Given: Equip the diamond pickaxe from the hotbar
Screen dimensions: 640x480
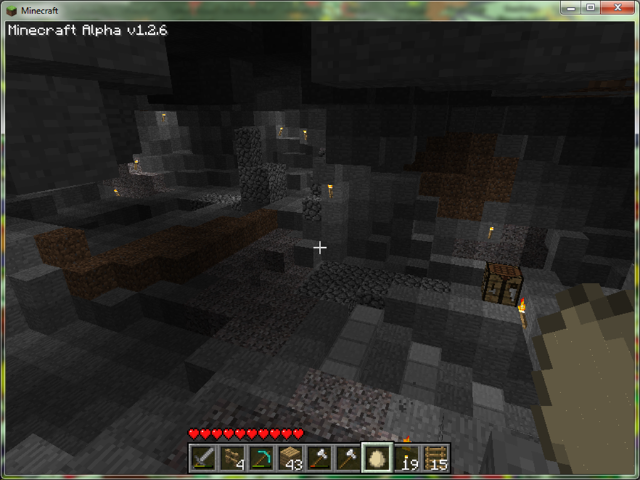Looking at the screenshot, I should click(262, 458).
